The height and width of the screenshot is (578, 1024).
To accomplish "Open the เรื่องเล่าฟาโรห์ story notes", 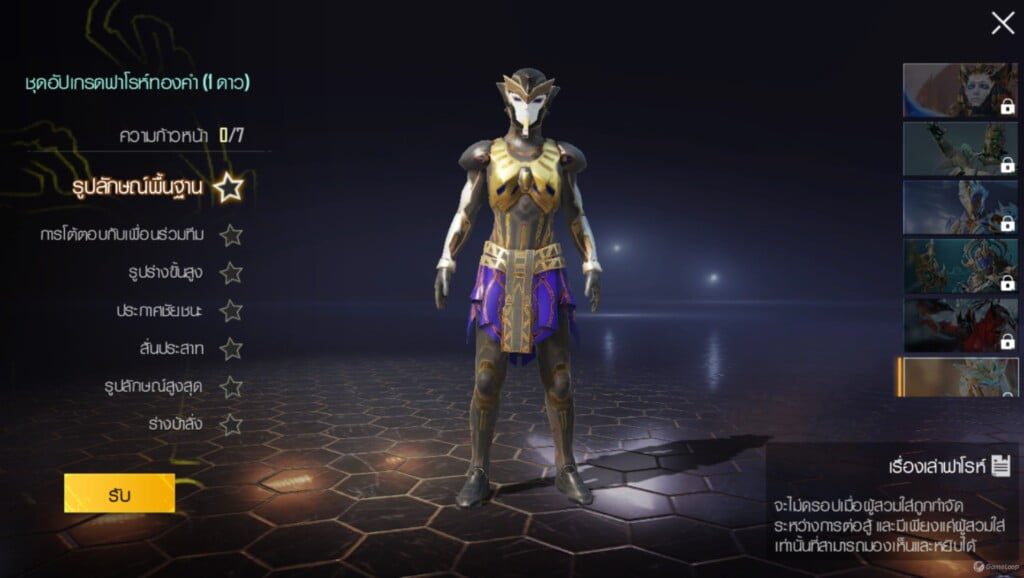I will (x=951, y=466).
